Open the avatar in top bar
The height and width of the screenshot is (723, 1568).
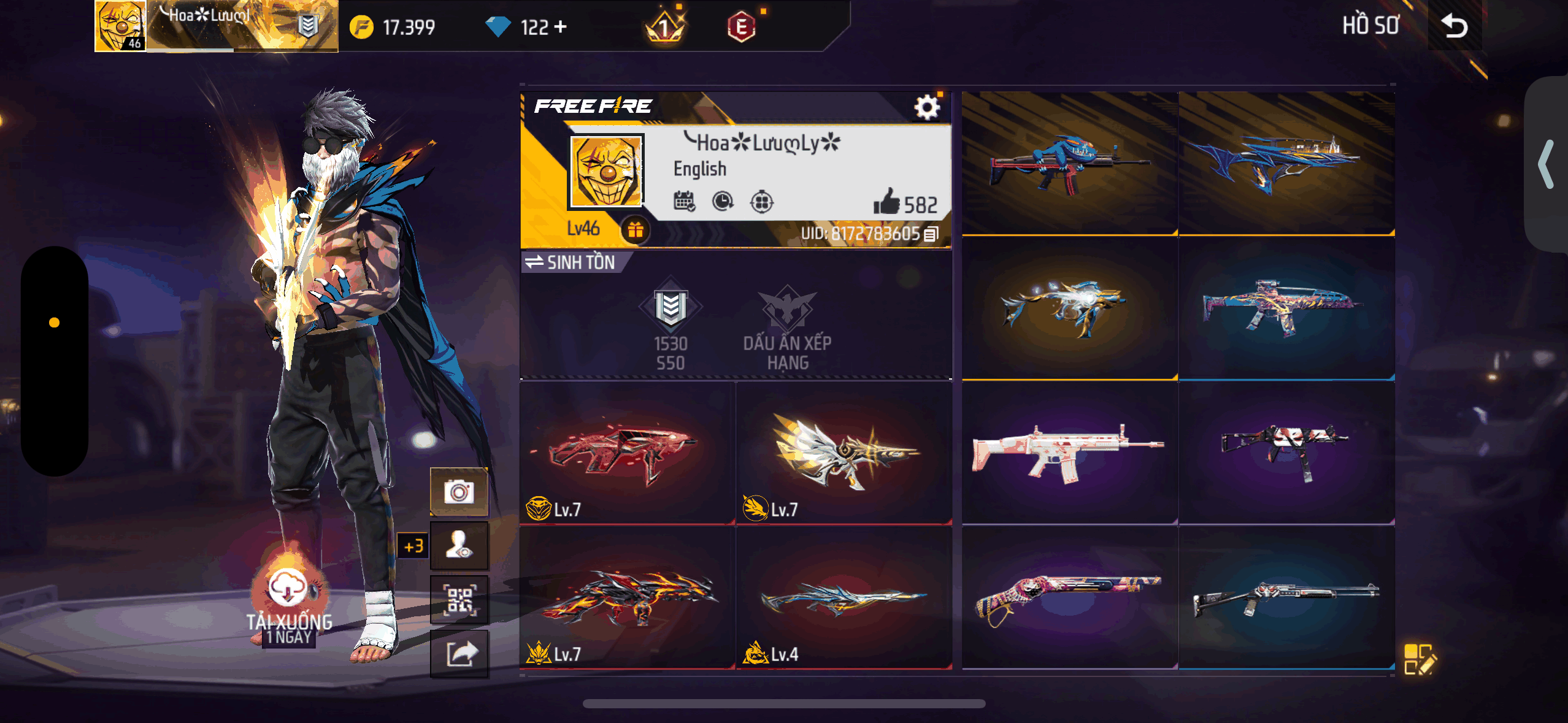(120, 26)
